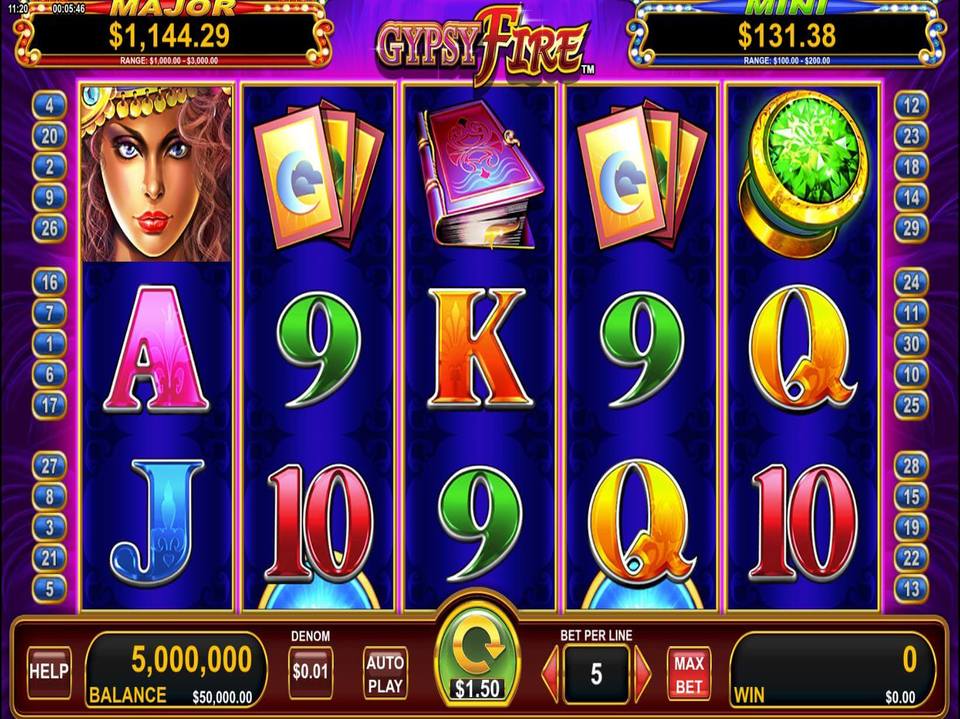Highlight payline 16 marker
960x719 pixels.
pyautogui.click(x=49, y=282)
